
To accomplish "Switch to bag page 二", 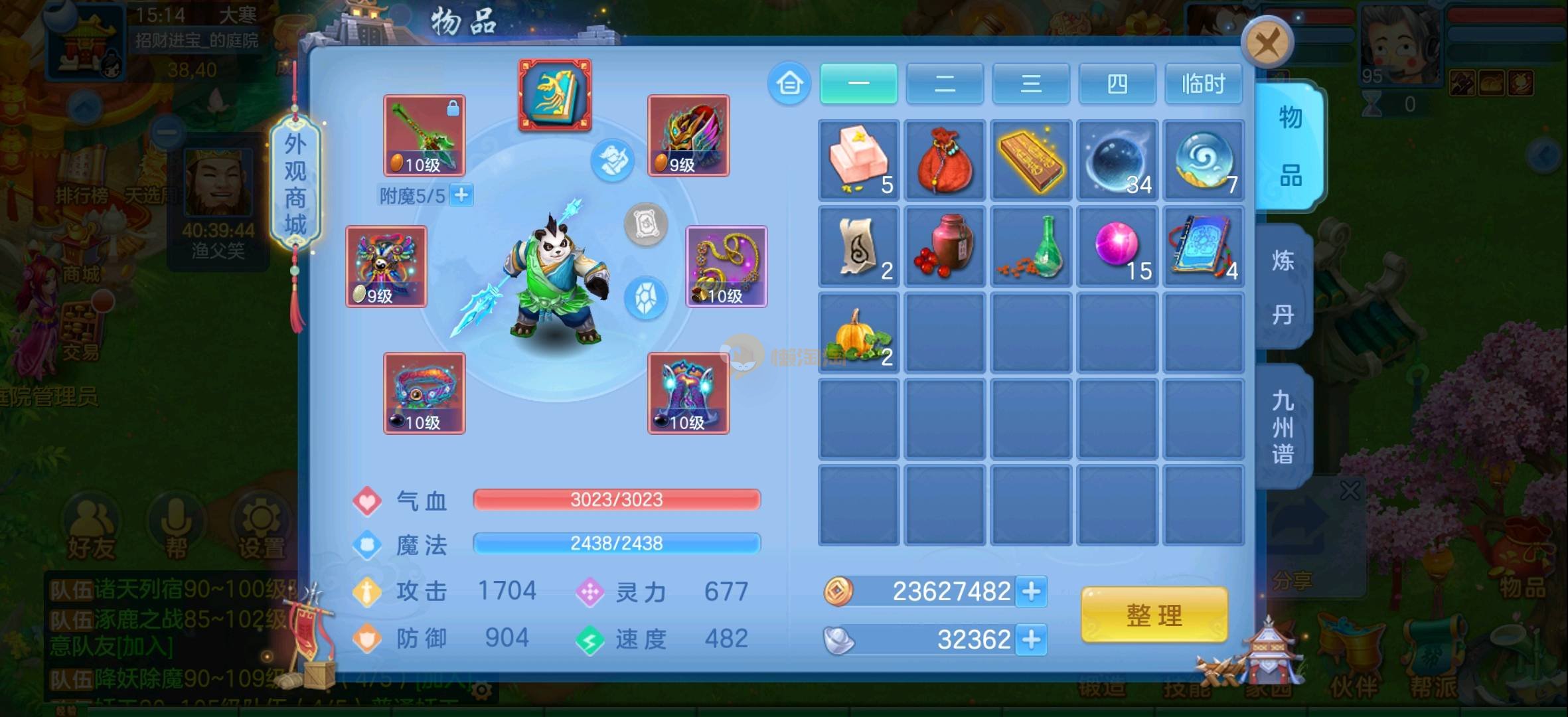I will tap(944, 84).
